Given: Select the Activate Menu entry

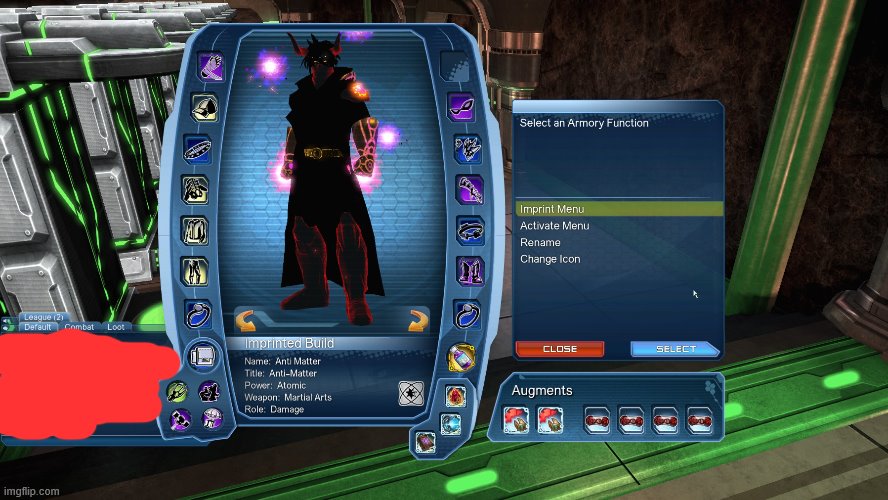Looking at the screenshot, I should pos(554,226).
